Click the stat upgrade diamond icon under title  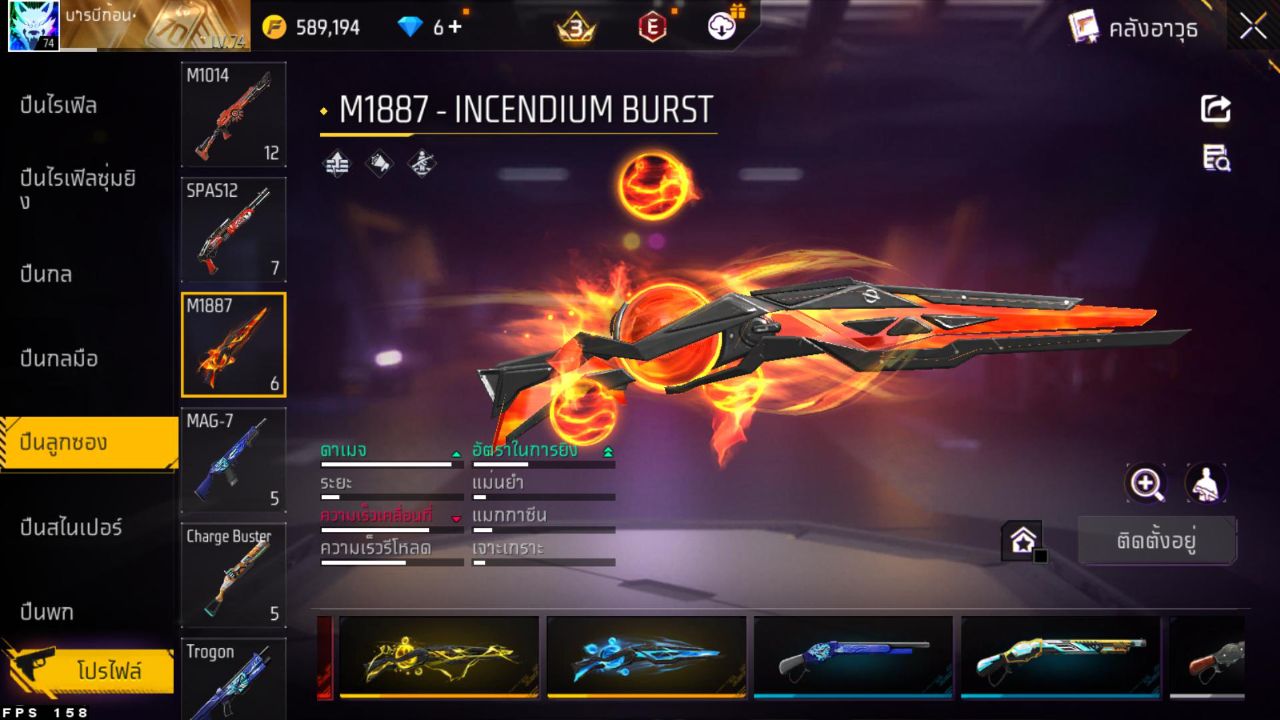point(335,165)
